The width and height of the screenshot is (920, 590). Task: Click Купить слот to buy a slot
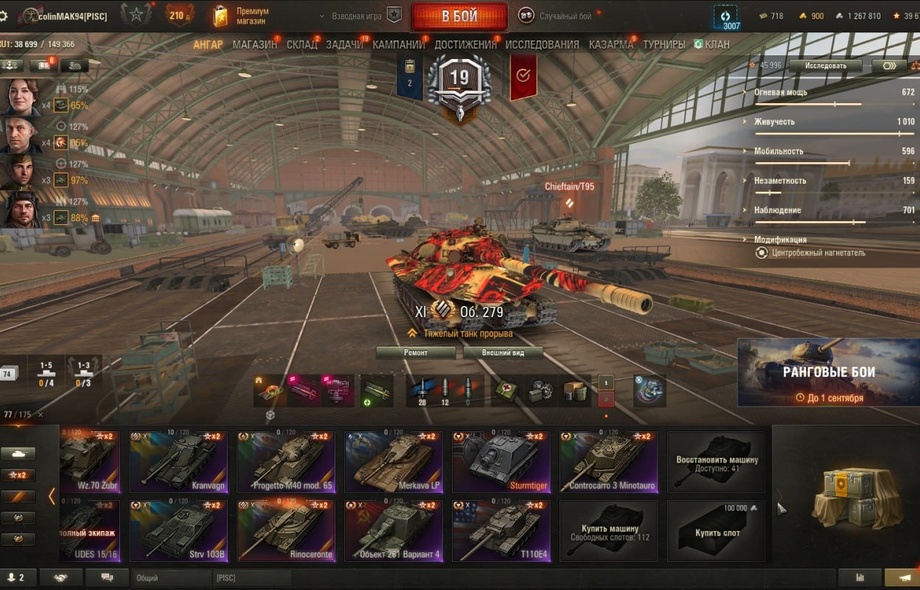[716, 530]
